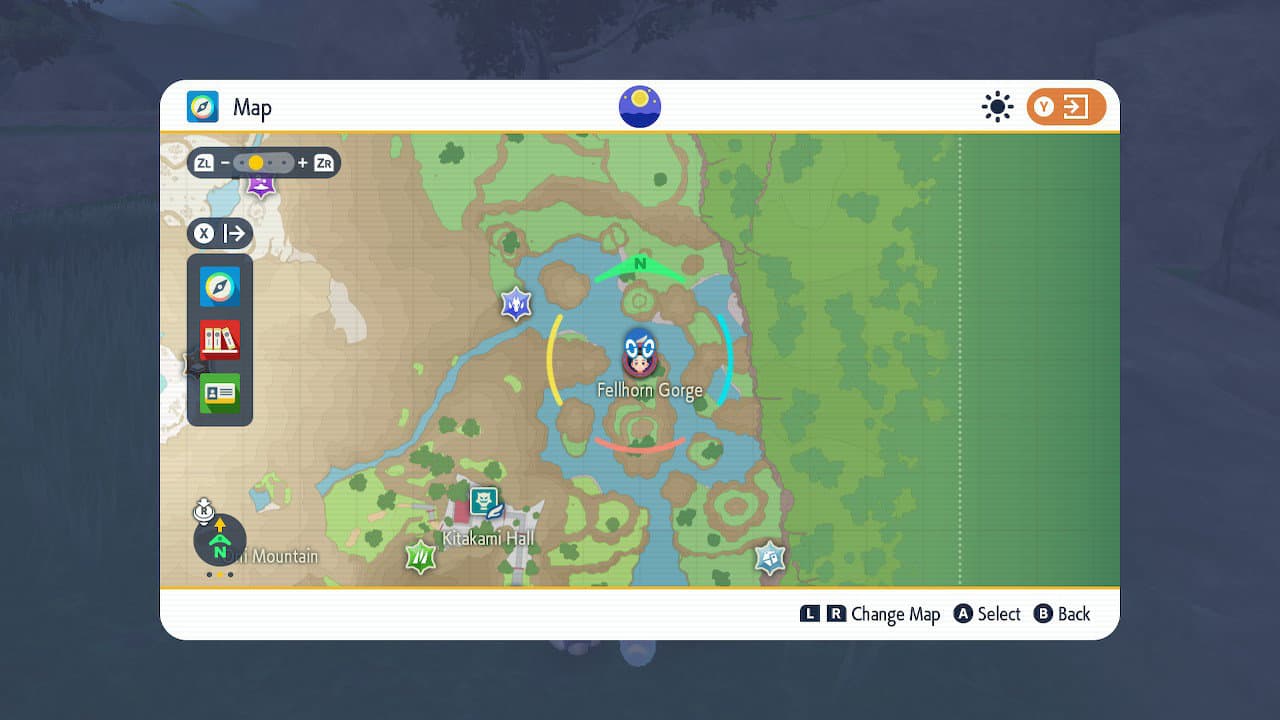Viewport: 1280px width, 720px height.
Task: Click the compass Map icon in the header
Action: [x=200, y=107]
